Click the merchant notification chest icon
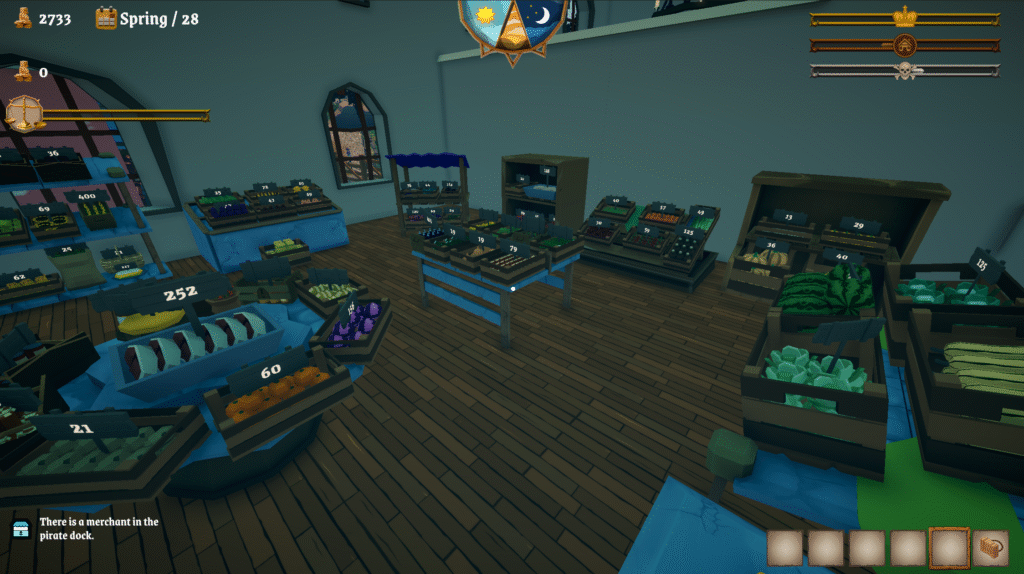 point(21,529)
